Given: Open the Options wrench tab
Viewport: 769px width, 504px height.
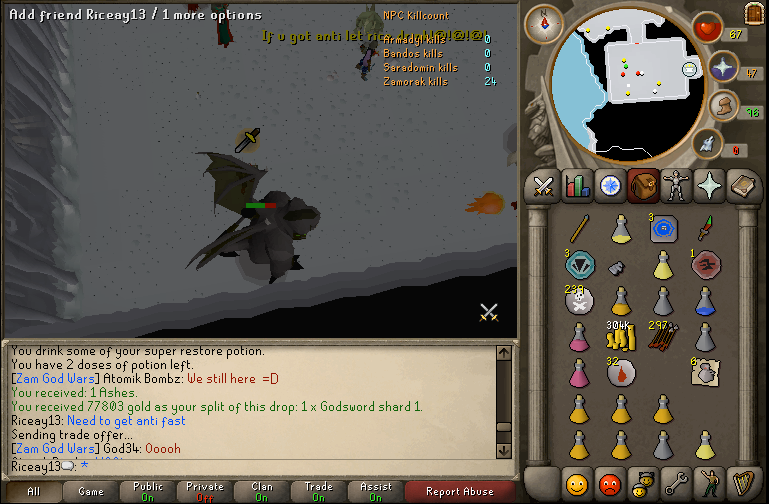Looking at the screenshot, I should click(x=677, y=484).
